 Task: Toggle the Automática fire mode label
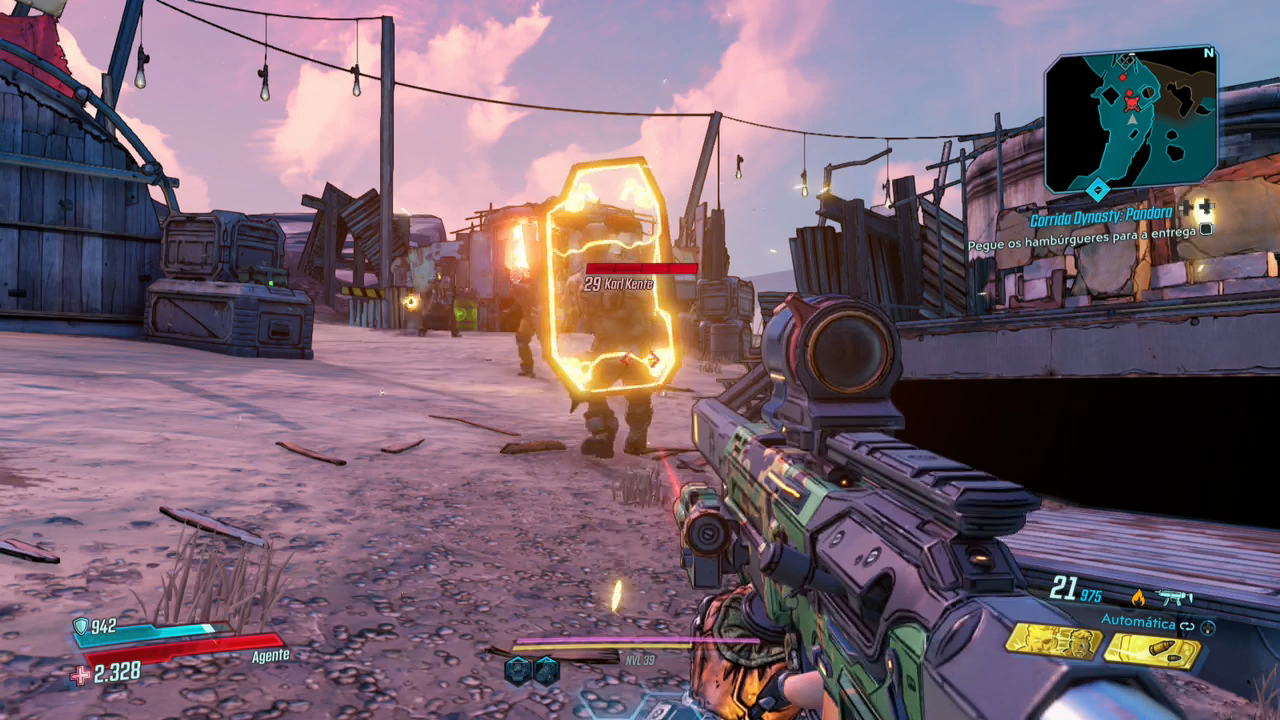coord(1138,621)
